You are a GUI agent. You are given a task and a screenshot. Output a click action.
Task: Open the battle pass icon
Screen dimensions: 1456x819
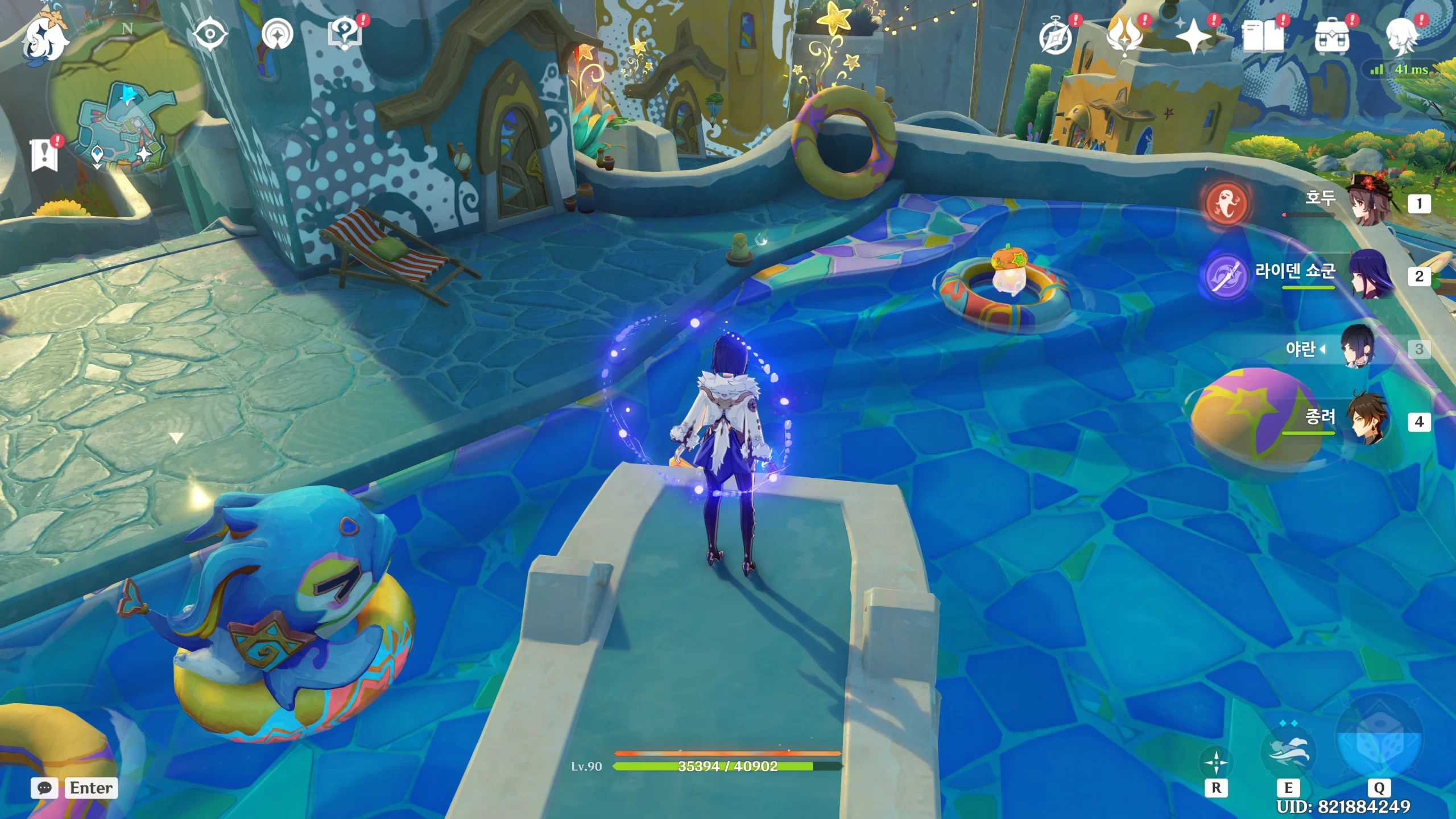pos(1125,37)
